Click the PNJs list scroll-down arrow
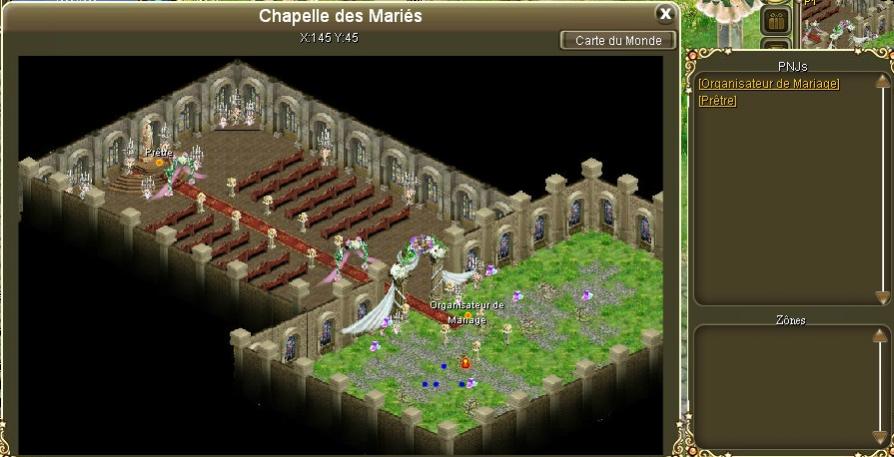The width and height of the screenshot is (894, 457). click(x=882, y=297)
